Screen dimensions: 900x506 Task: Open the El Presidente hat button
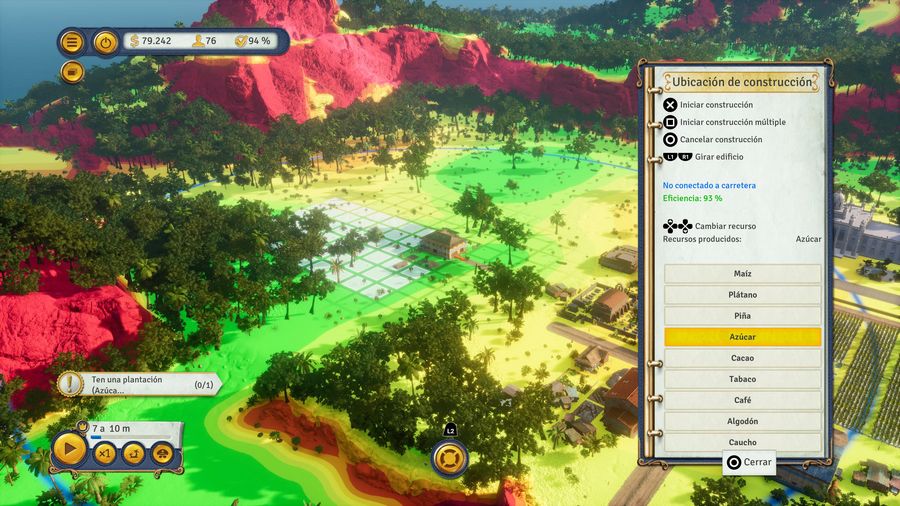pos(162,453)
